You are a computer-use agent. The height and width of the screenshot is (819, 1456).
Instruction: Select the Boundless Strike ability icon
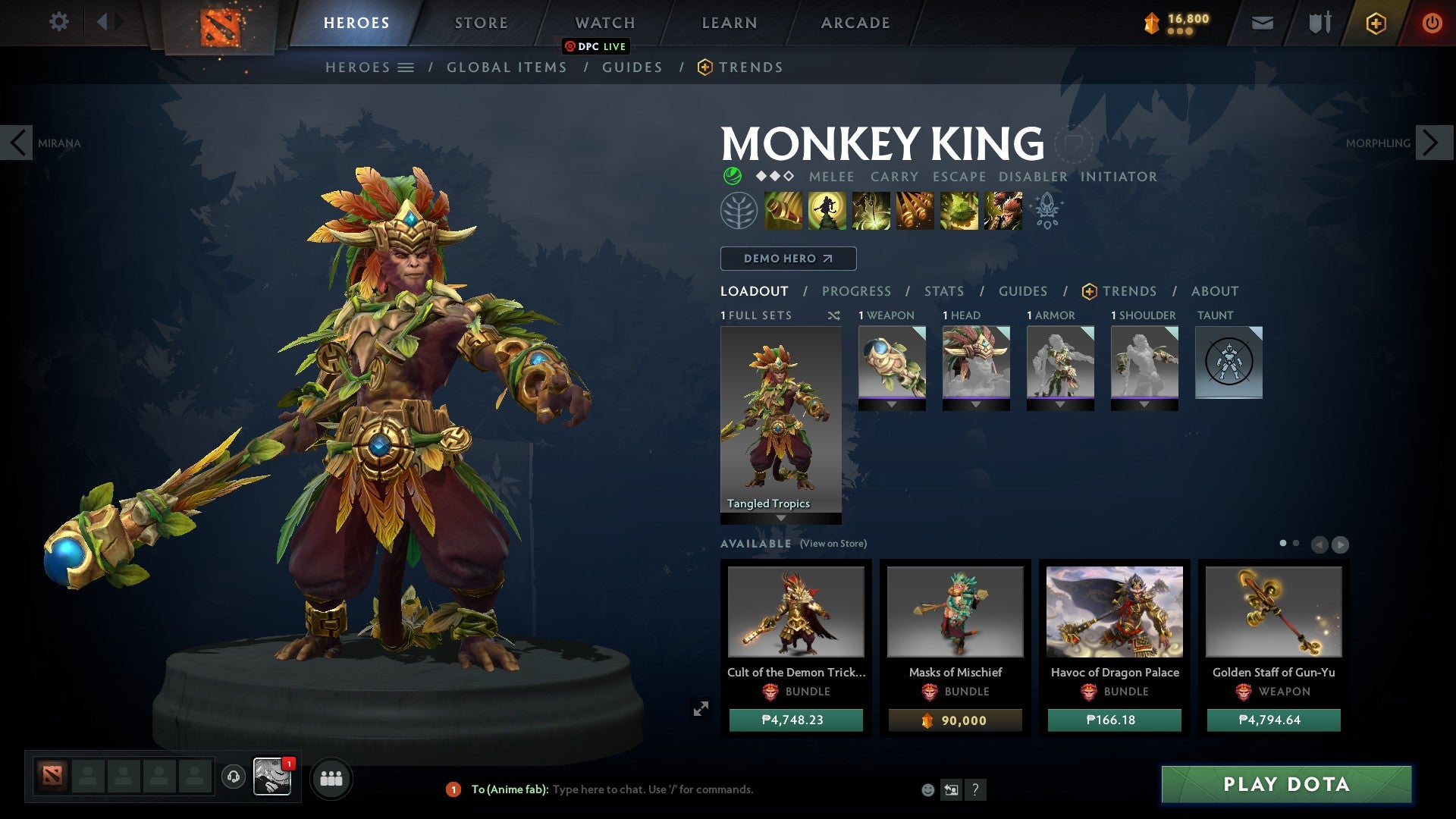tap(783, 211)
